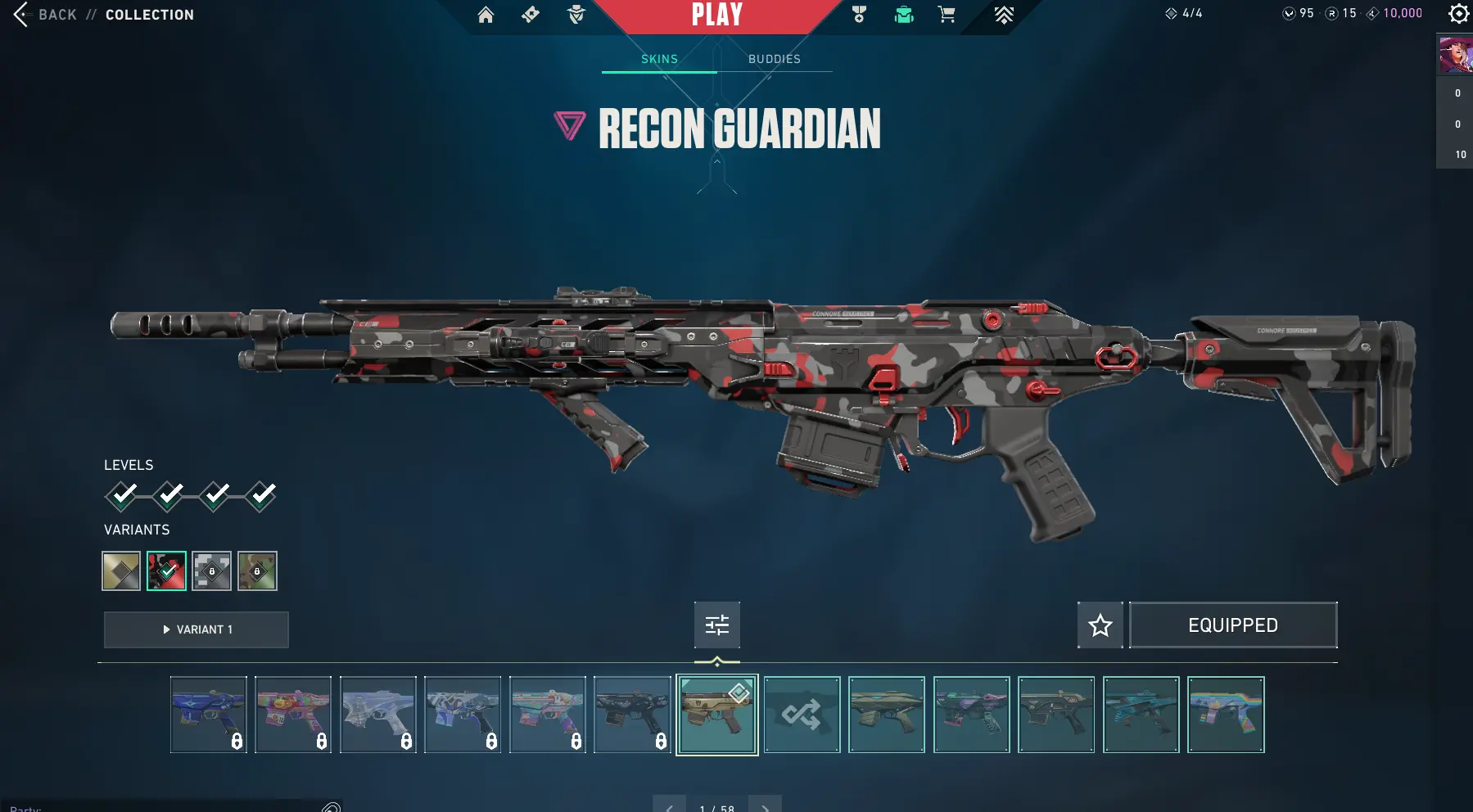The image size is (1473, 812).
Task: Open the home screen icon
Action: (486, 15)
